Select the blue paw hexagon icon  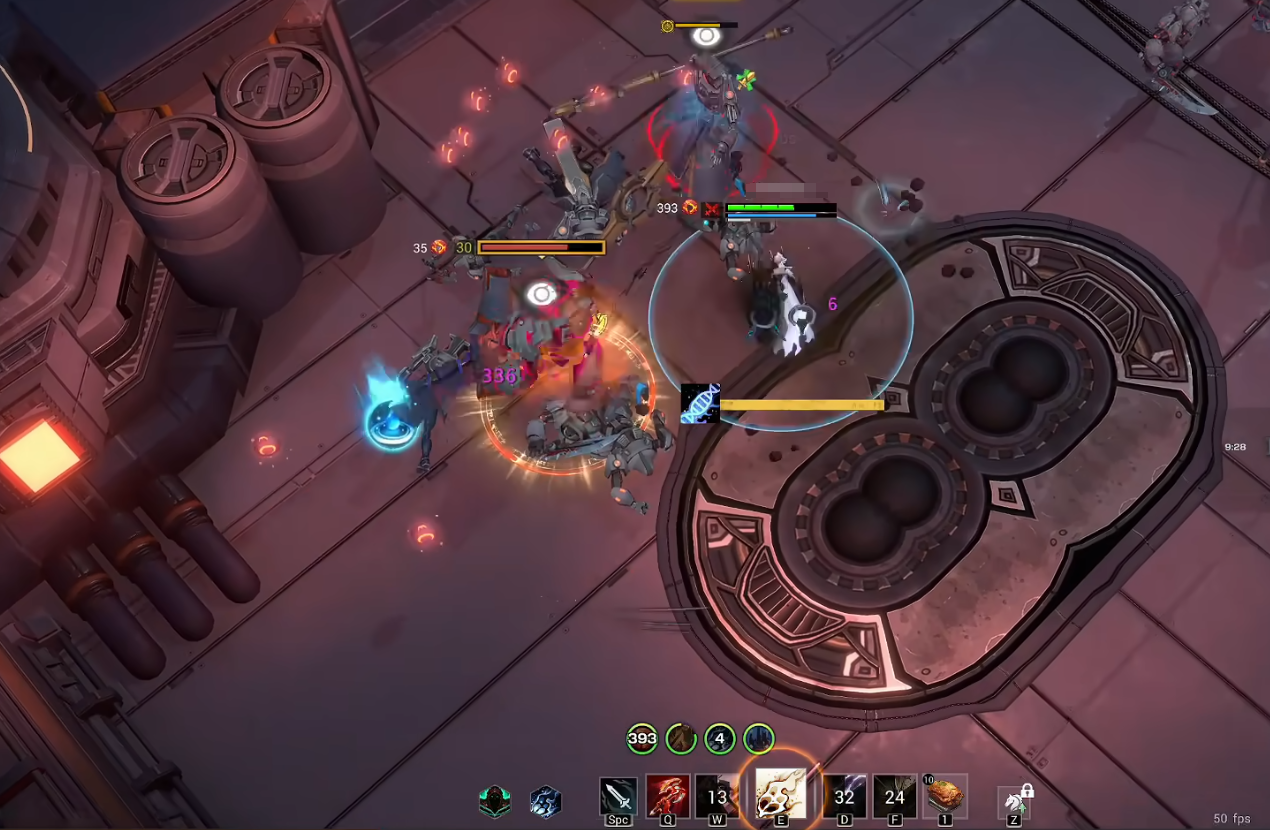coord(545,801)
